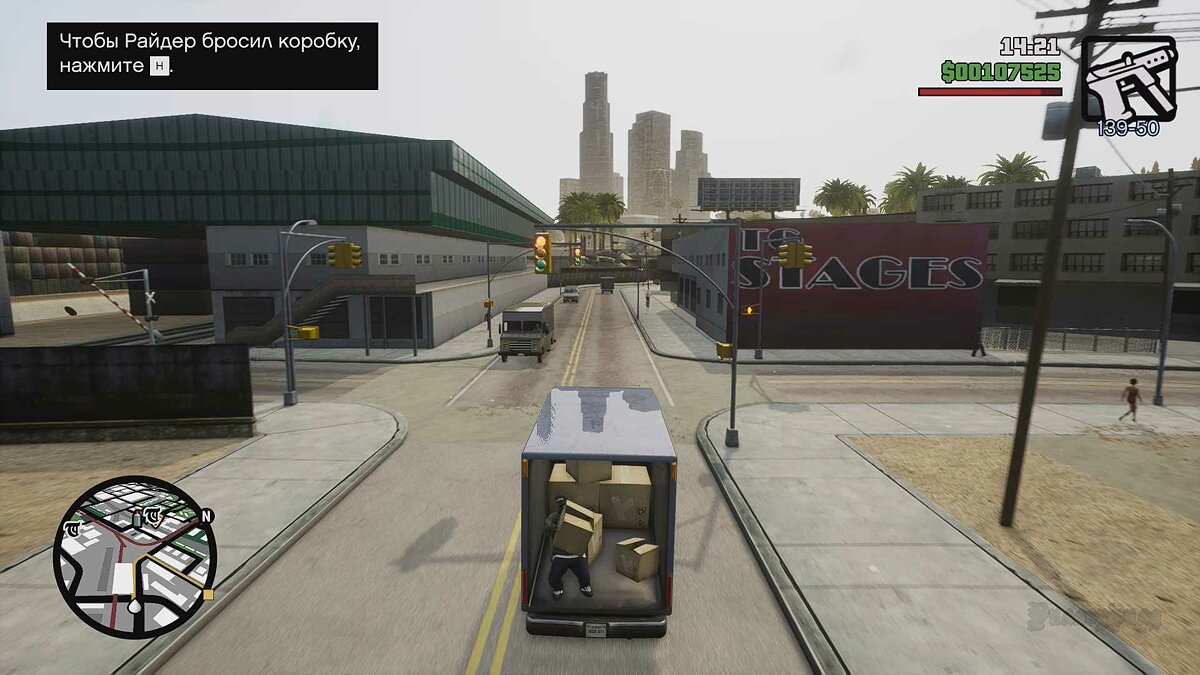This screenshot has height=675, width=1200.
Task: Click the yellow destination square on minimap
Action: coord(208,594)
